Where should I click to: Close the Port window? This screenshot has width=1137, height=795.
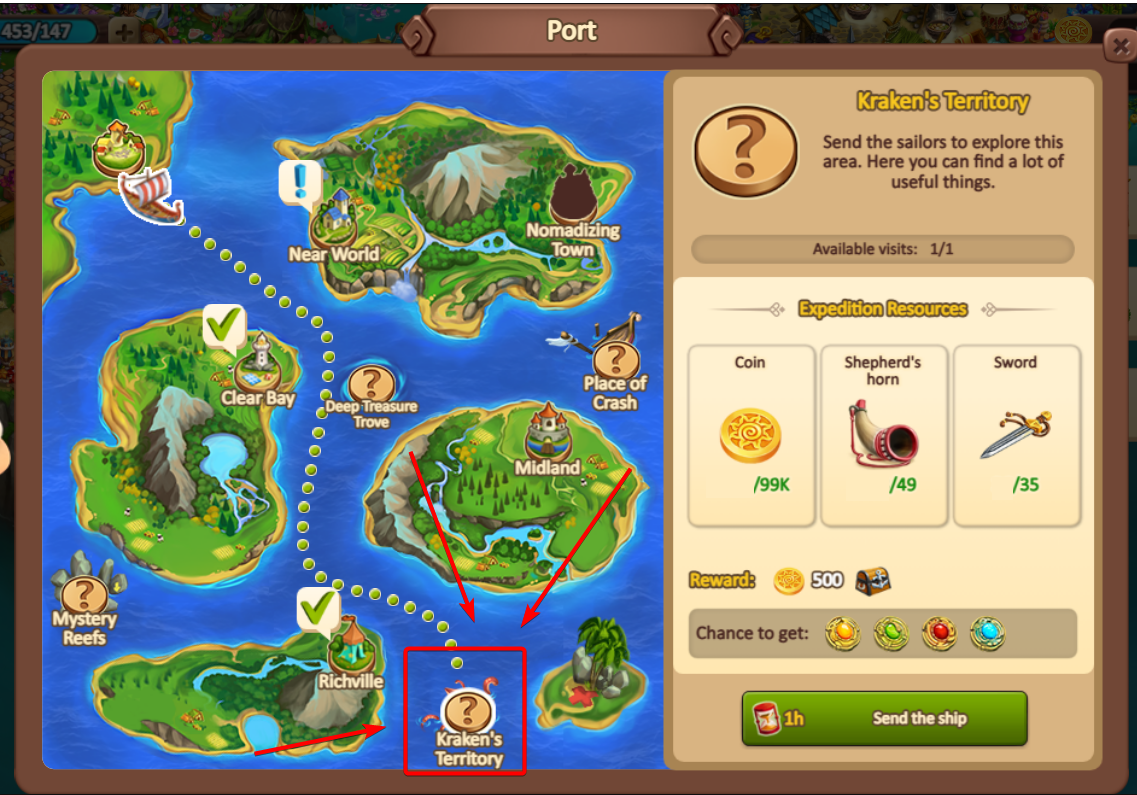[1118, 46]
